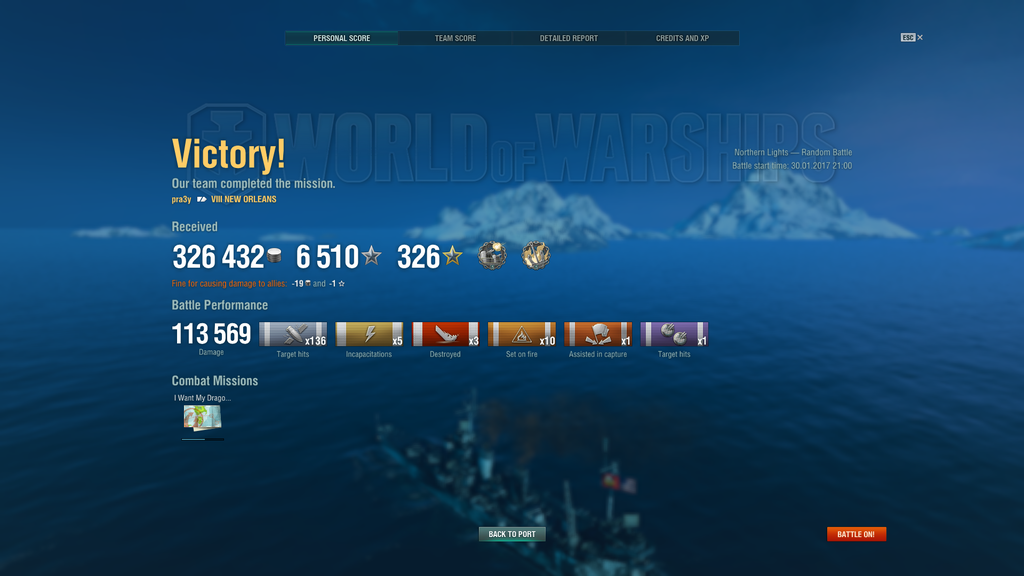The image size is (1024, 576).
Task: Select the purple Target hits x1 ribbon
Action: [674, 334]
